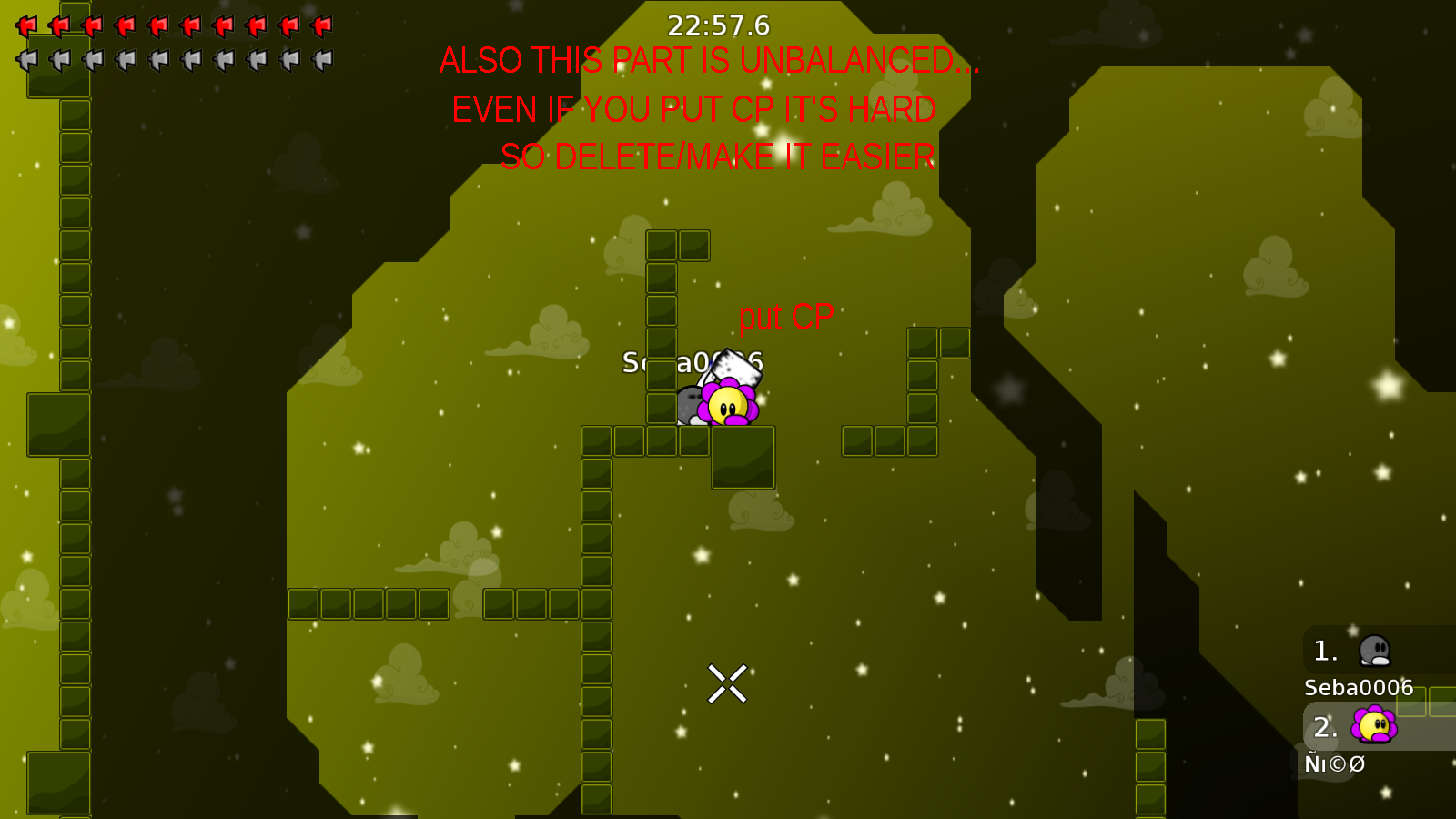Click Seba0006's gray tee avatar in the scoreboard
Image resolution: width=1456 pixels, height=819 pixels.
(1377, 650)
